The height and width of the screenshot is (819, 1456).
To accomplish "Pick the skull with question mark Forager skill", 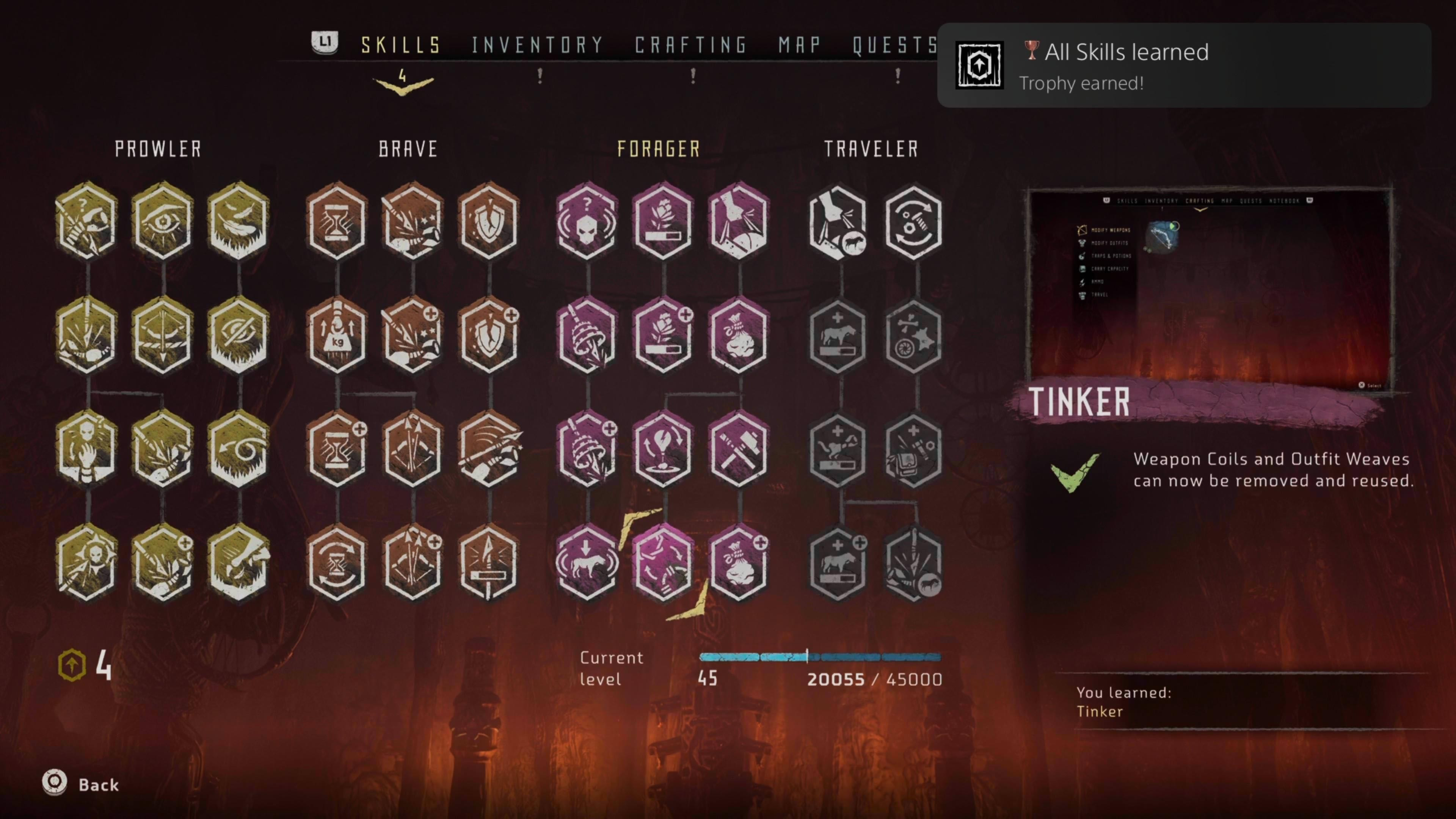I will click(587, 221).
